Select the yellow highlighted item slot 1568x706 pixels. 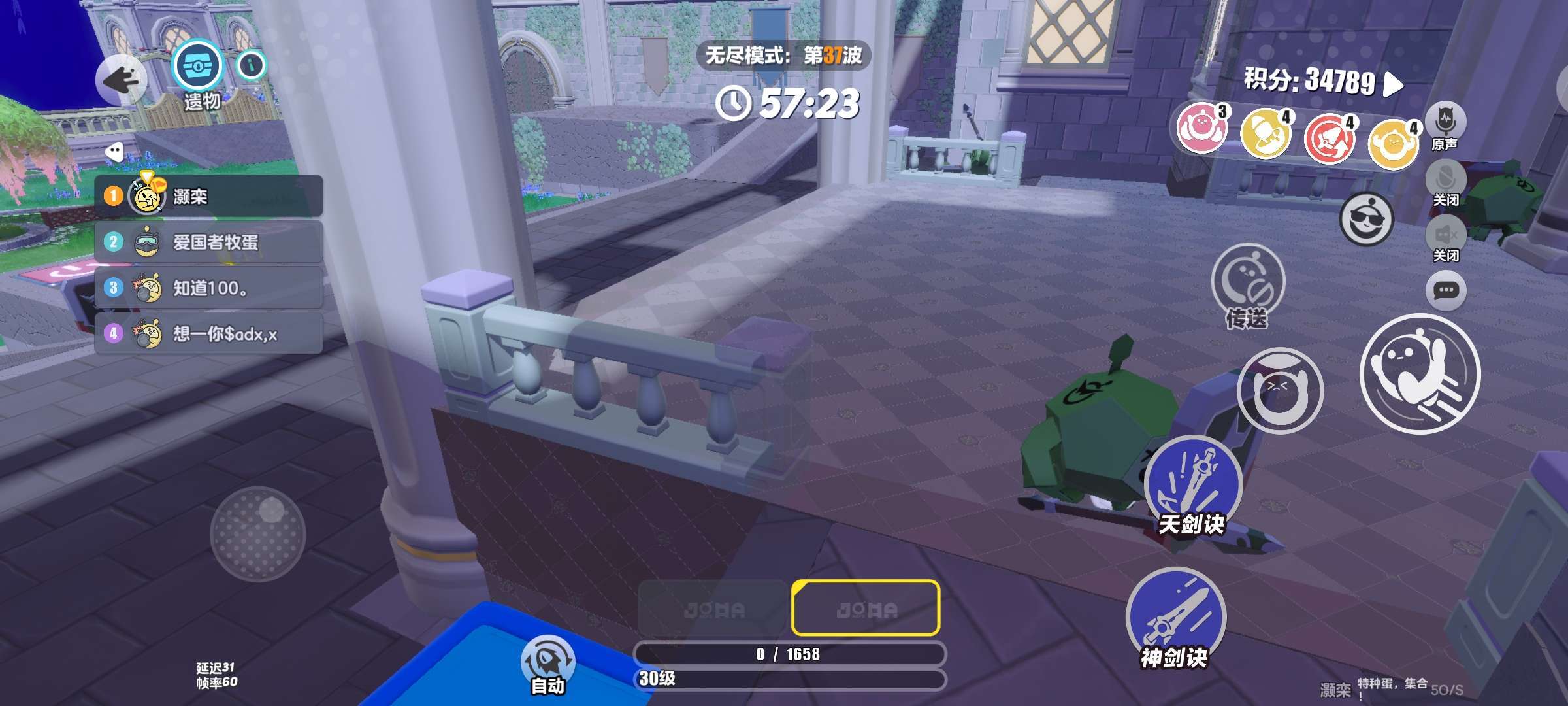point(866,608)
